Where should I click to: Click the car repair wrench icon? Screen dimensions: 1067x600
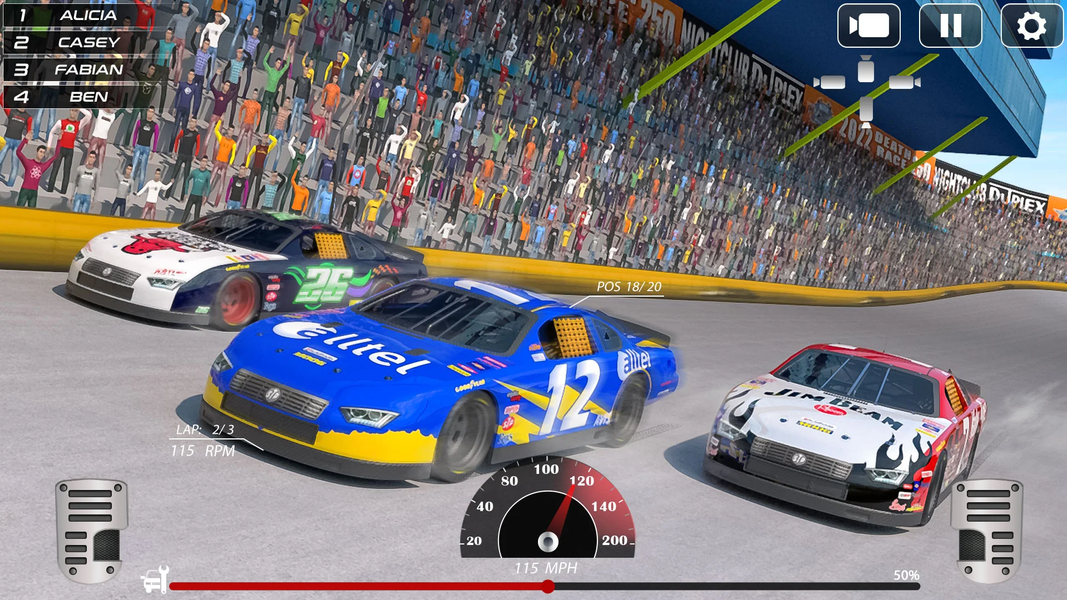154,581
